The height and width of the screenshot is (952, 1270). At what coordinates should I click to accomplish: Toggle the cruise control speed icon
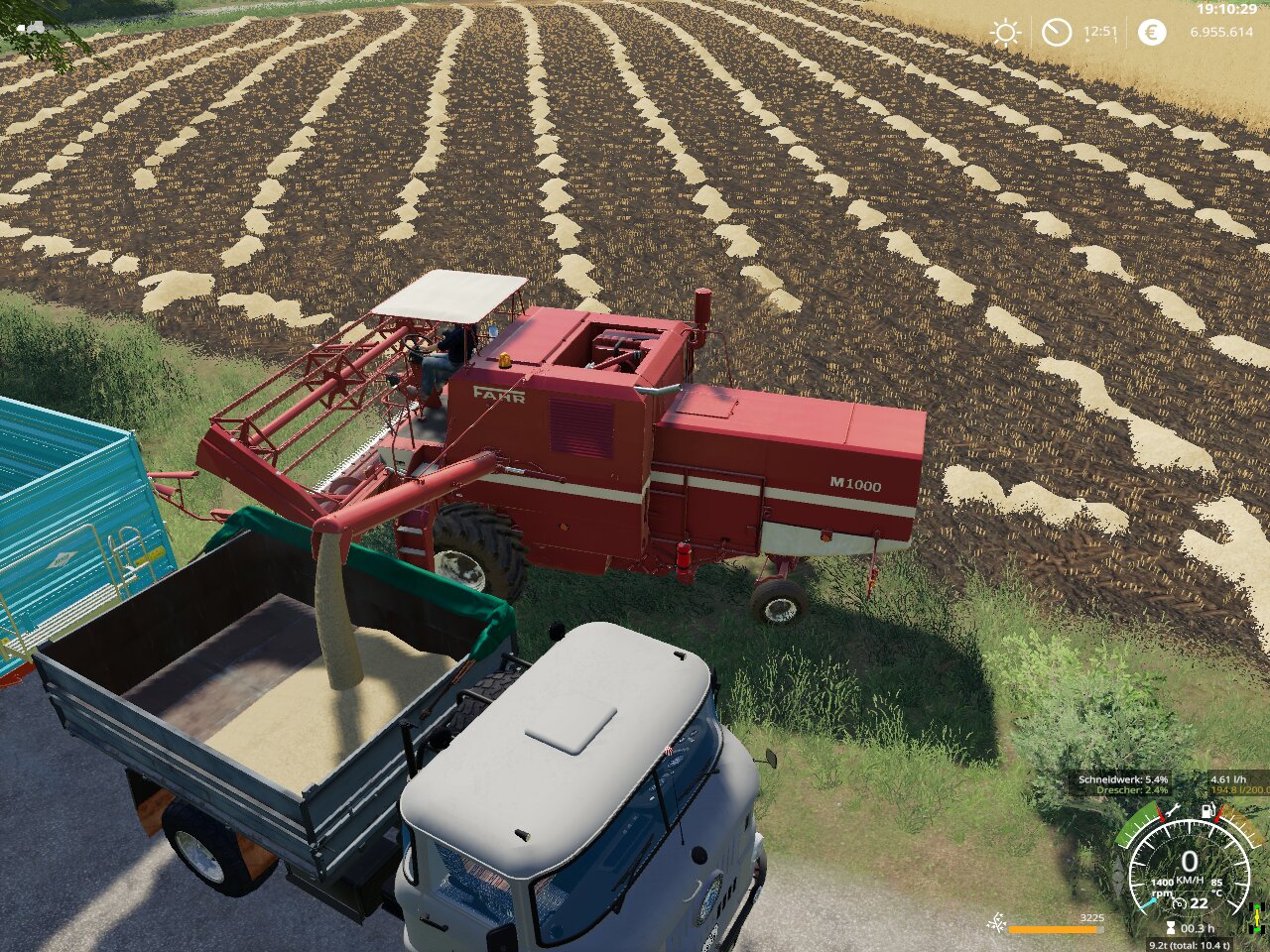1179,903
